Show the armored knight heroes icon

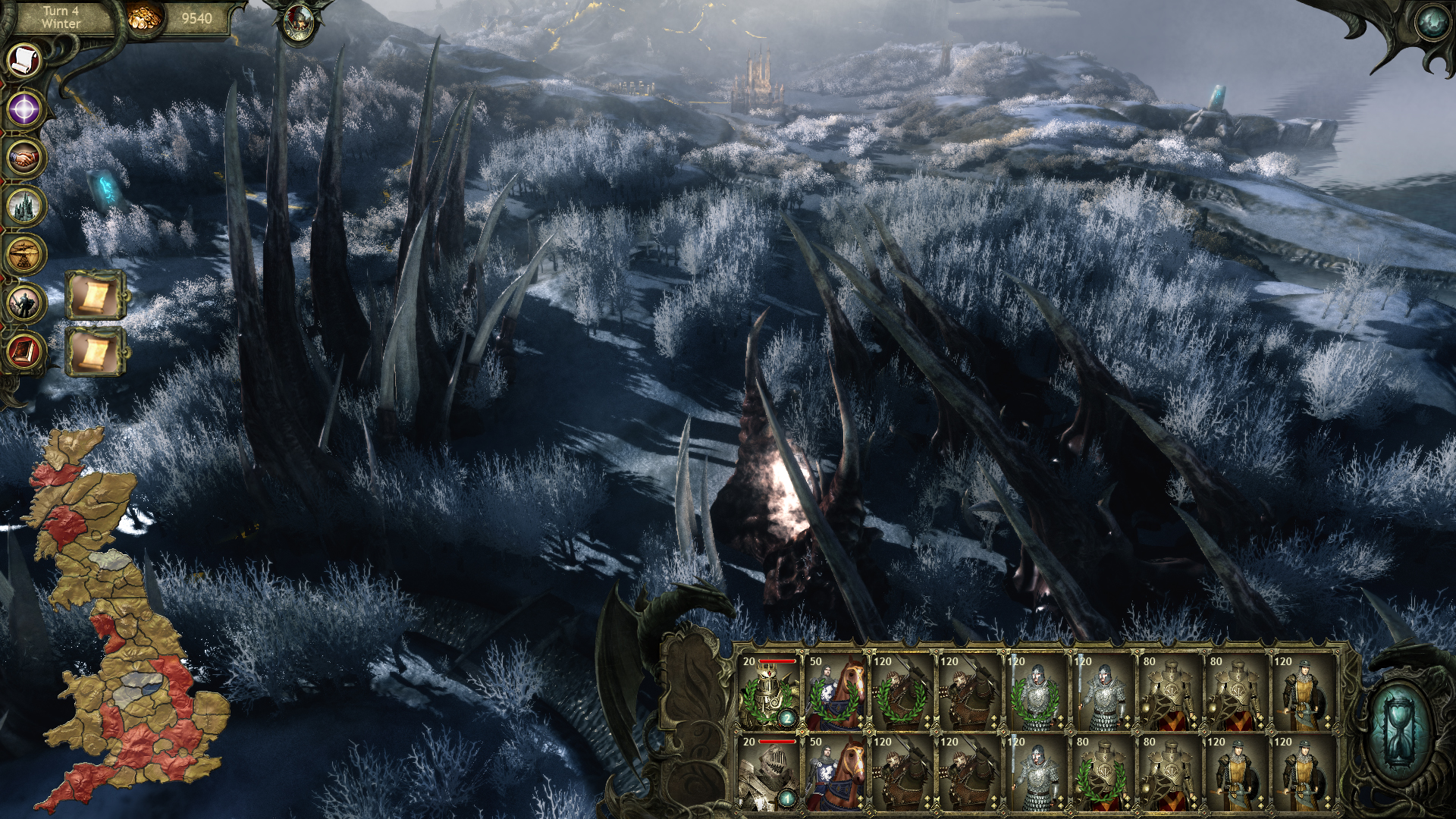pyautogui.click(x=25, y=303)
